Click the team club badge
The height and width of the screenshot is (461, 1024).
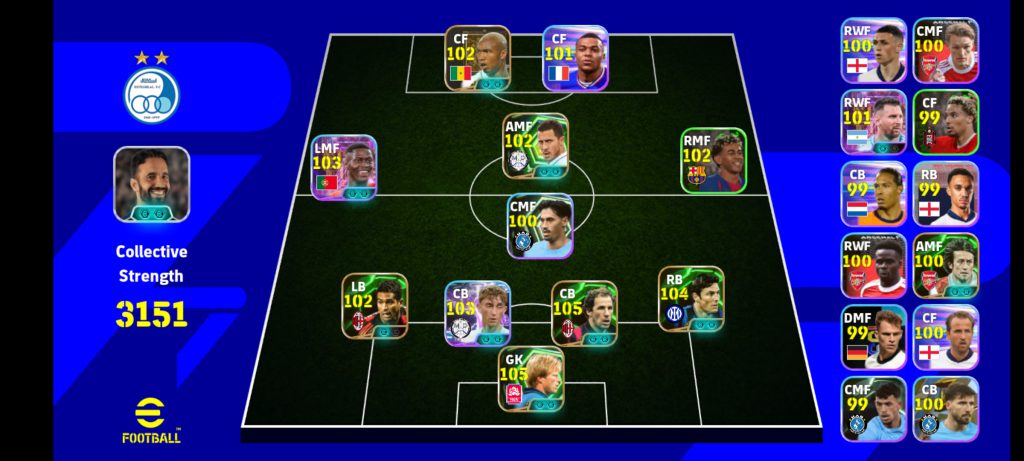(151, 95)
